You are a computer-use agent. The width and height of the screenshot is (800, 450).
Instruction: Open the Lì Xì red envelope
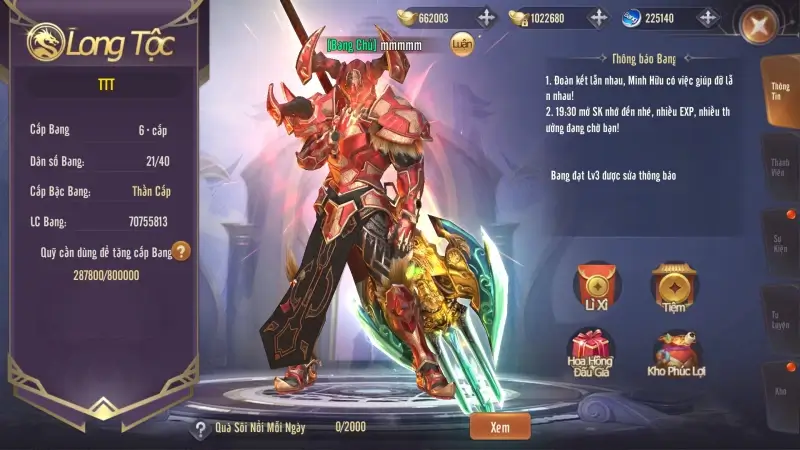[598, 287]
